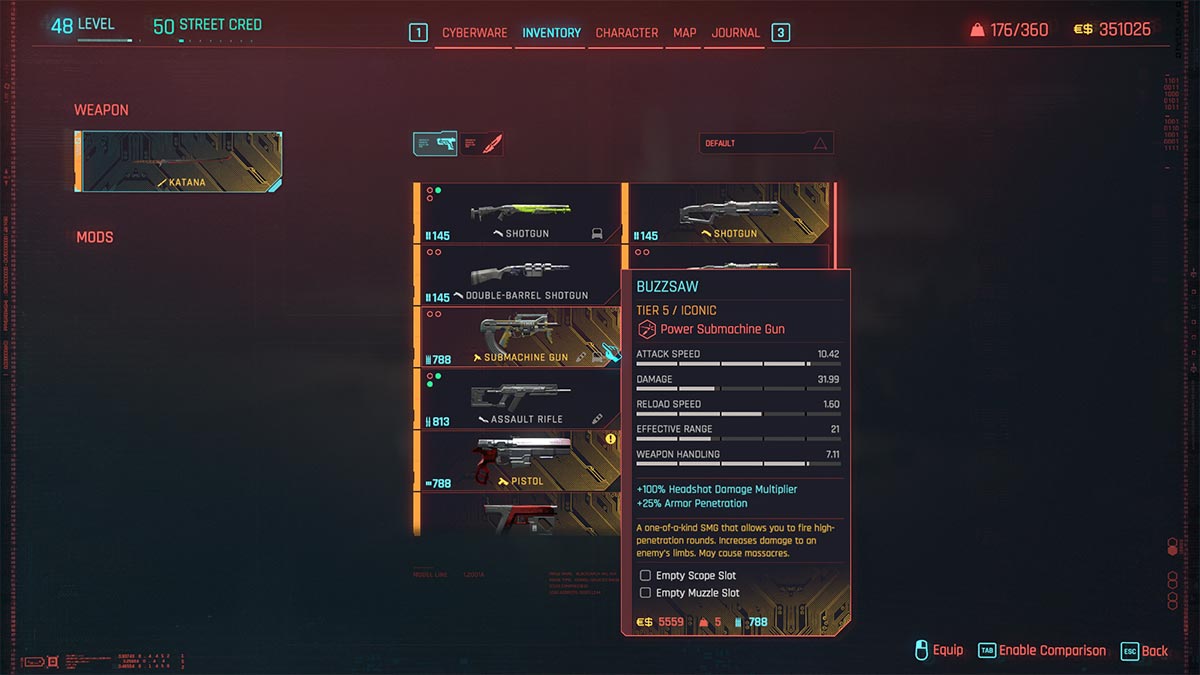
Task: Select the Assault Rifle slot
Action: pyautogui.click(x=520, y=399)
